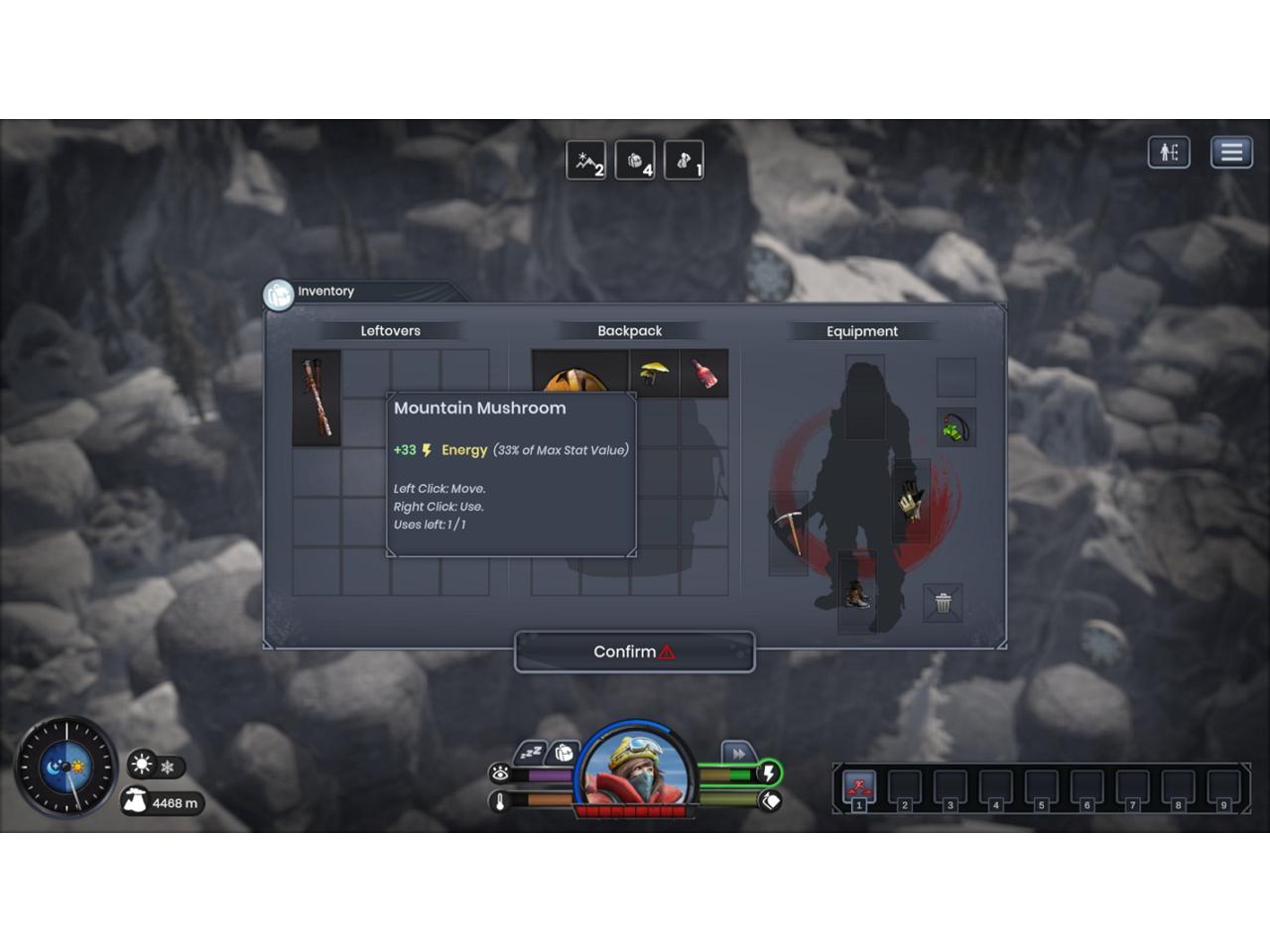Image resolution: width=1270 pixels, height=952 pixels.
Task: Select the equipped gloves slot
Action: 910,499
